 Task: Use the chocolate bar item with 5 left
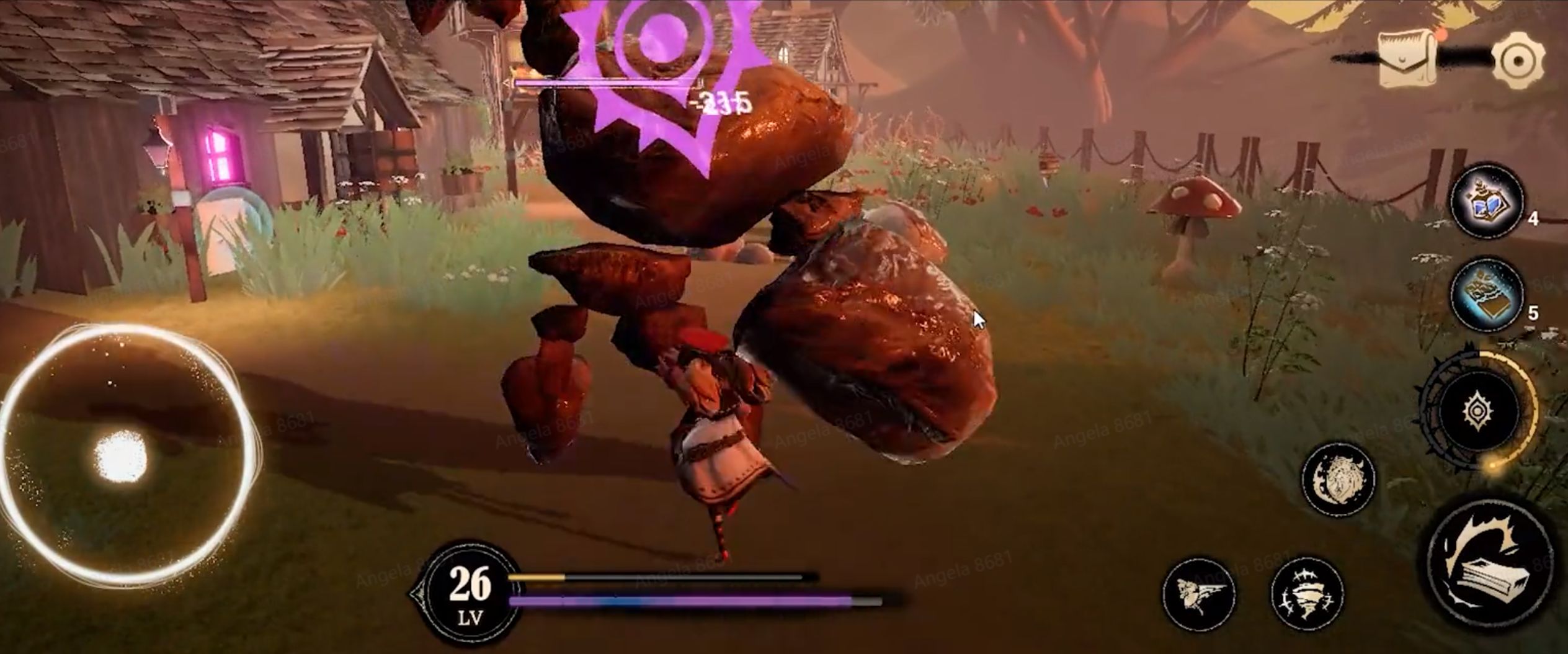(x=1487, y=295)
